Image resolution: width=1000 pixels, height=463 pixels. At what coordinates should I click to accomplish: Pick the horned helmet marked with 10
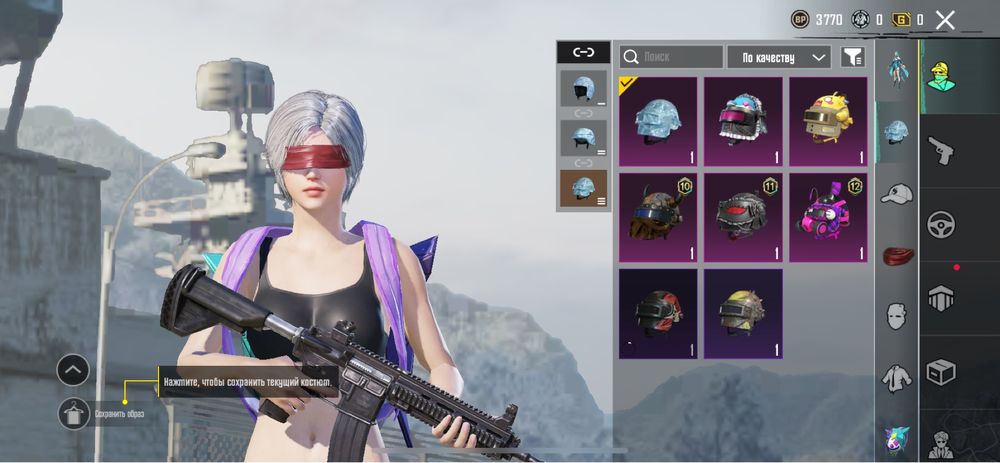coord(658,217)
